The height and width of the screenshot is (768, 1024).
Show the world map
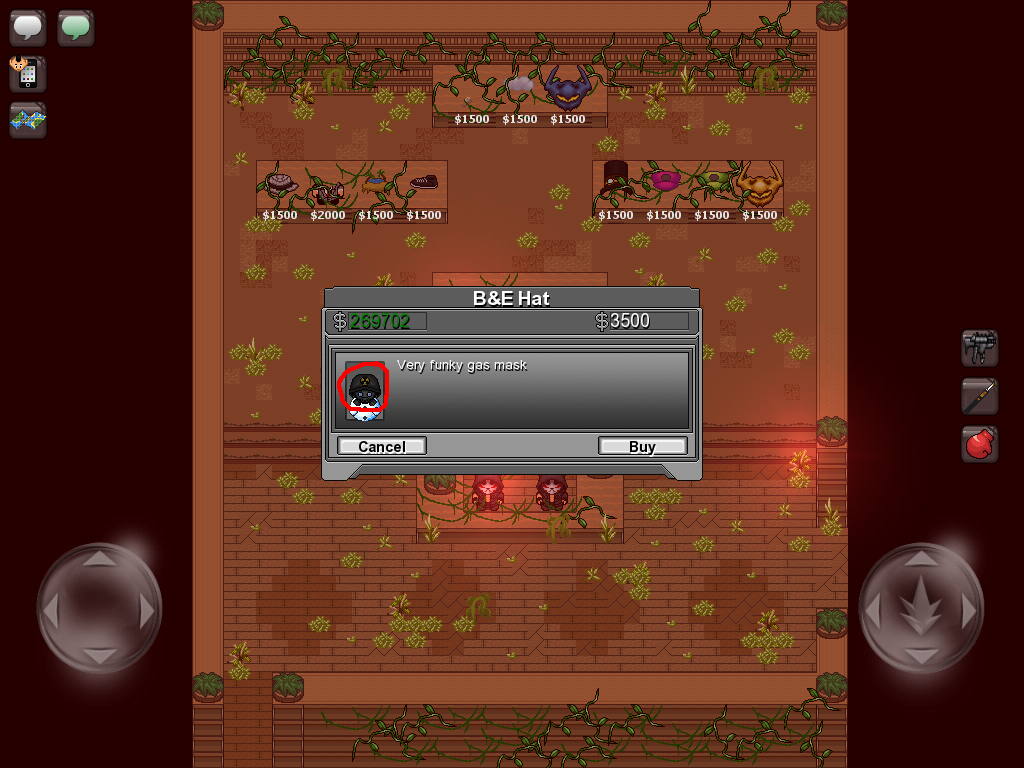(28, 120)
